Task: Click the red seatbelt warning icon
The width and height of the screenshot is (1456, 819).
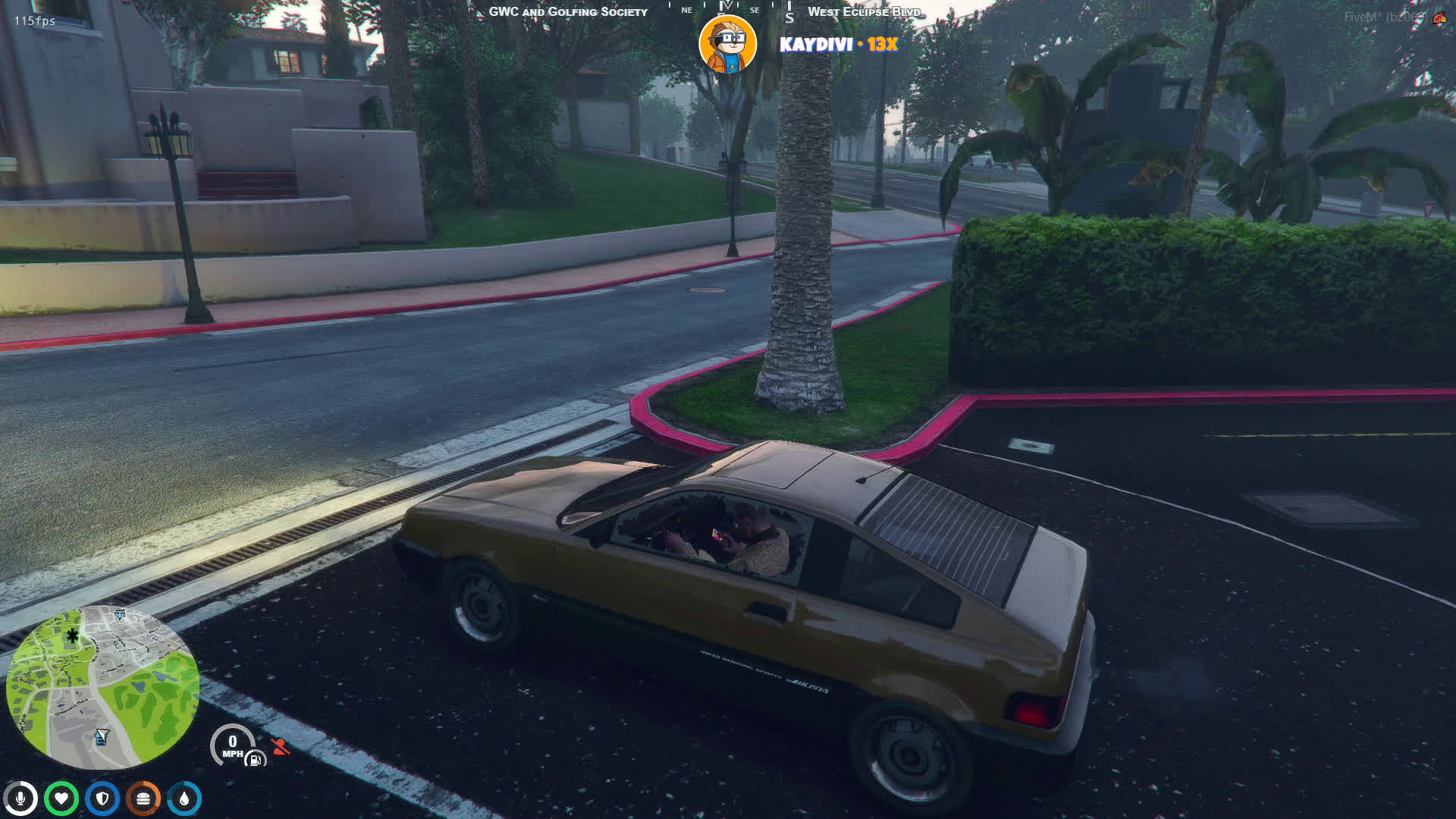Action: (281, 747)
